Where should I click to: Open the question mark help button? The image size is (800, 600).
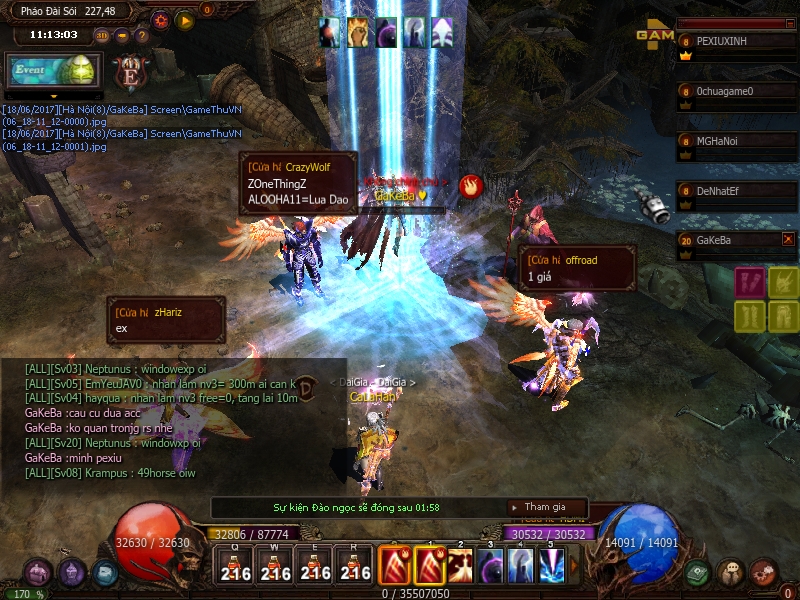click(x=142, y=35)
